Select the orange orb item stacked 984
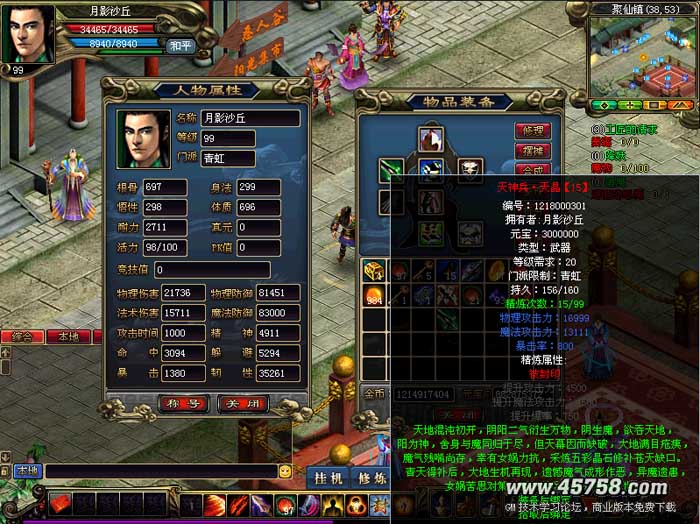Viewport: 700px width, 524px height. pos(373,295)
